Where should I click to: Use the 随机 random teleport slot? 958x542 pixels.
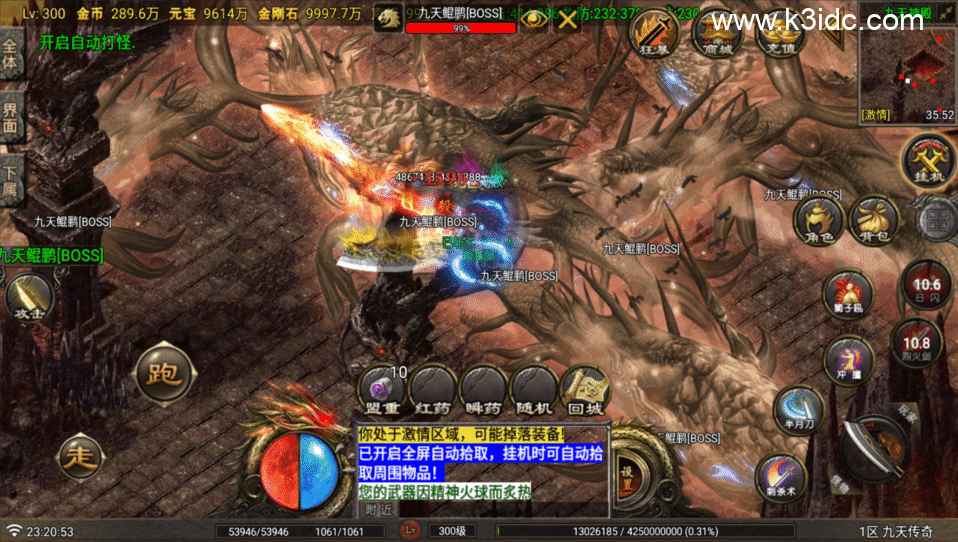pyautogui.click(x=535, y=390)
